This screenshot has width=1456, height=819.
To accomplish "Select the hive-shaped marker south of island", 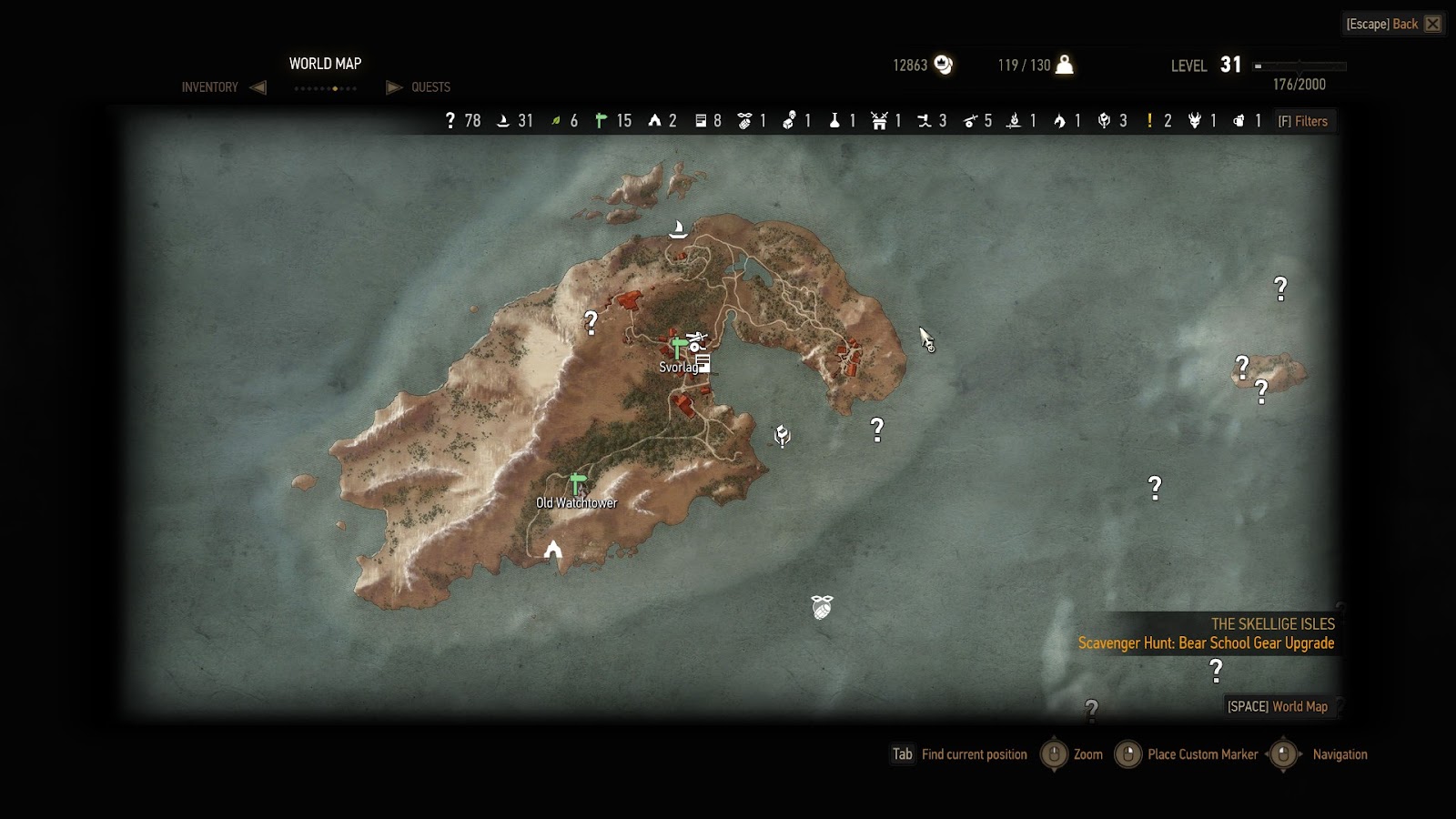I will 822,607.
